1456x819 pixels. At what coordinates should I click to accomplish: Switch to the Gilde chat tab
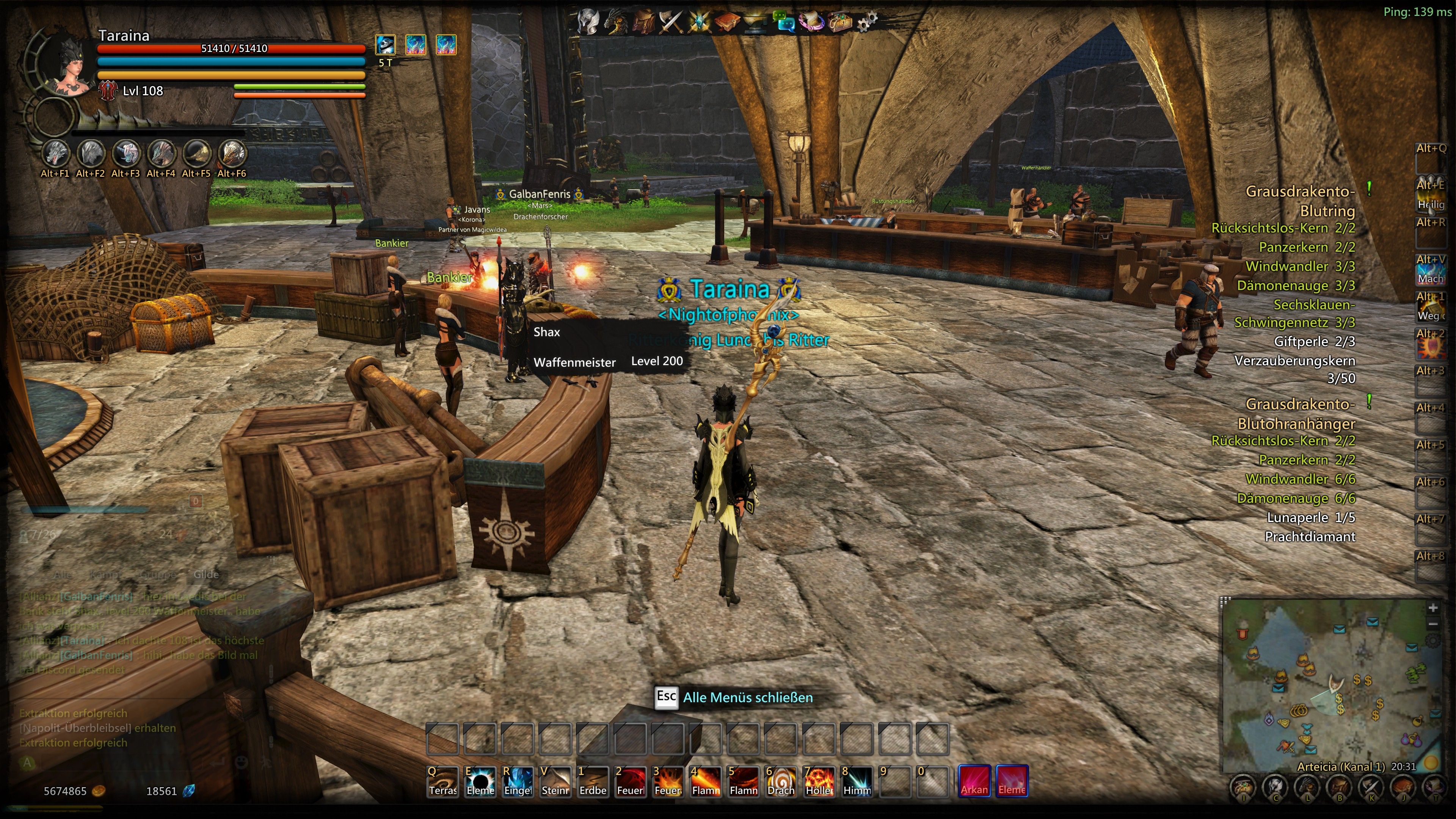click(206, 574)
